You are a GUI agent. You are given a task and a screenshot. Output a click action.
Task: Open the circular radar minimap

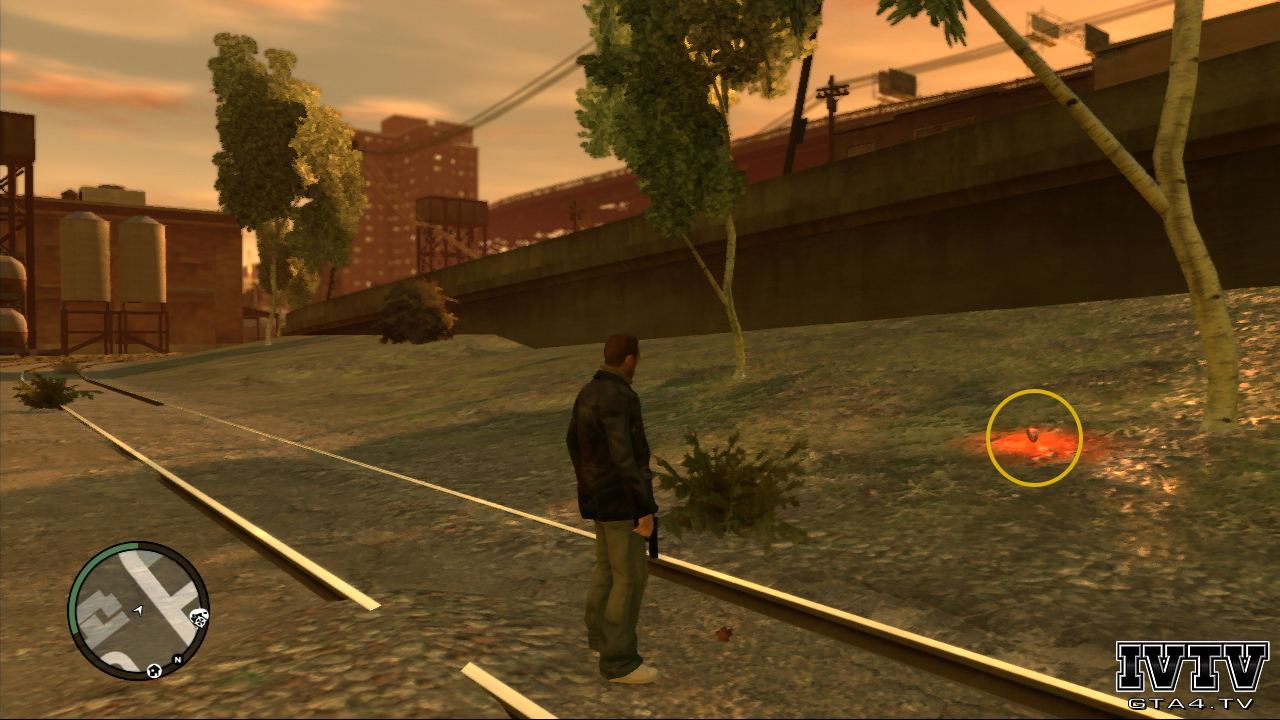click(x=138, y=610)
